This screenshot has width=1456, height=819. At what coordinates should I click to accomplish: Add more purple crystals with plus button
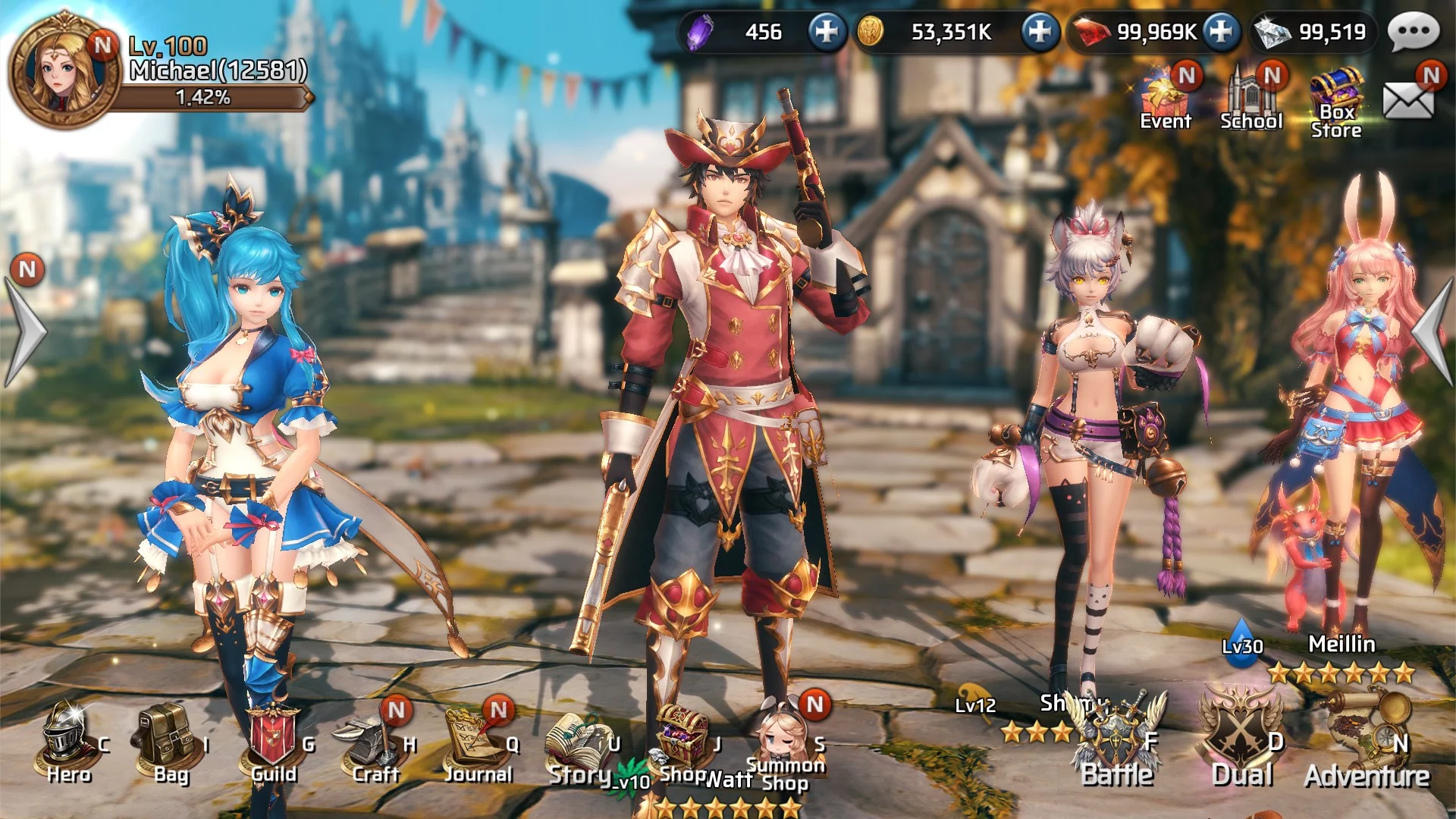pos(826,32)
